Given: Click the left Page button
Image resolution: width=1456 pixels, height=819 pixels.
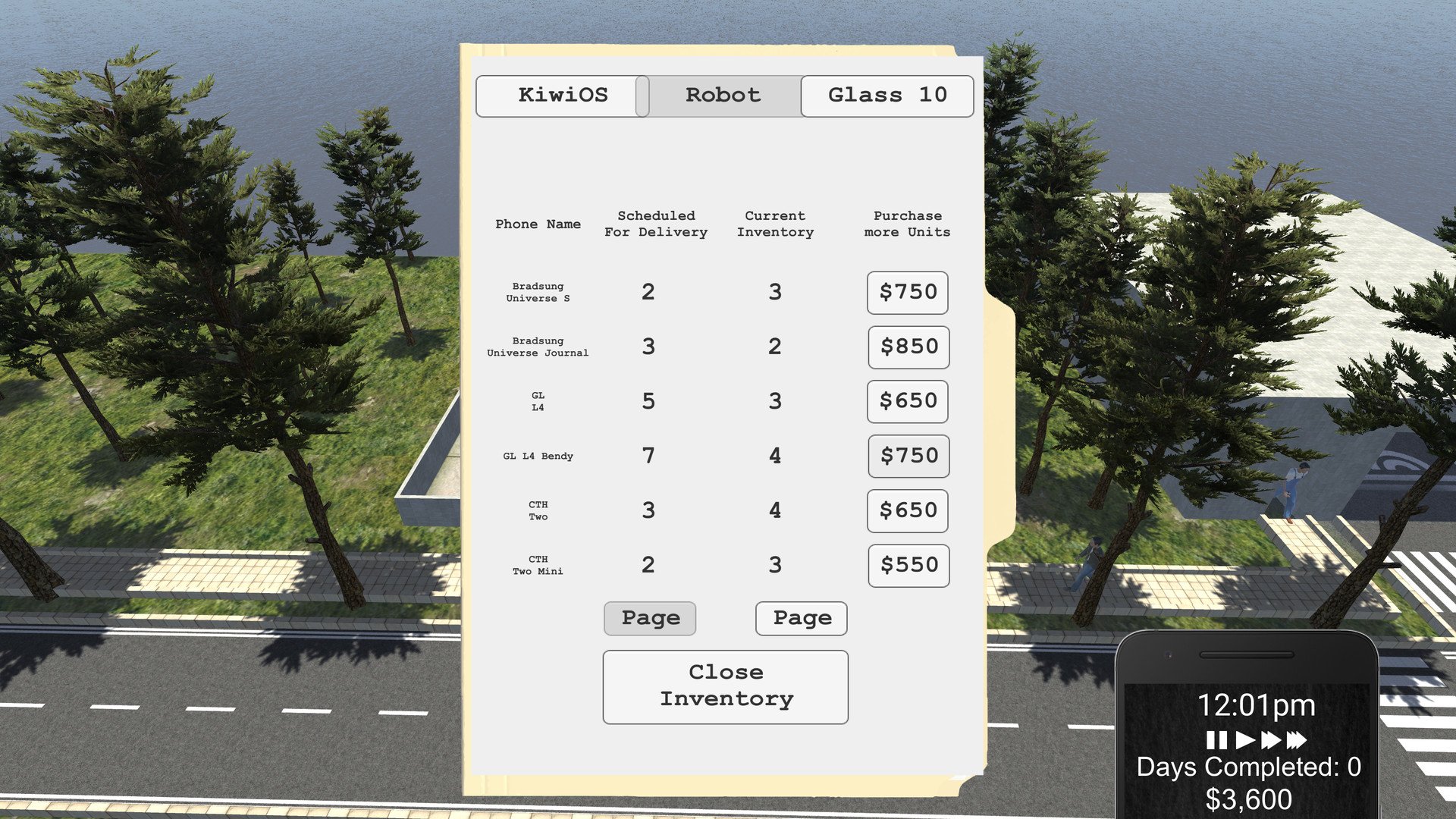Looking at the screenshot, I should click(x=649, y=618).
